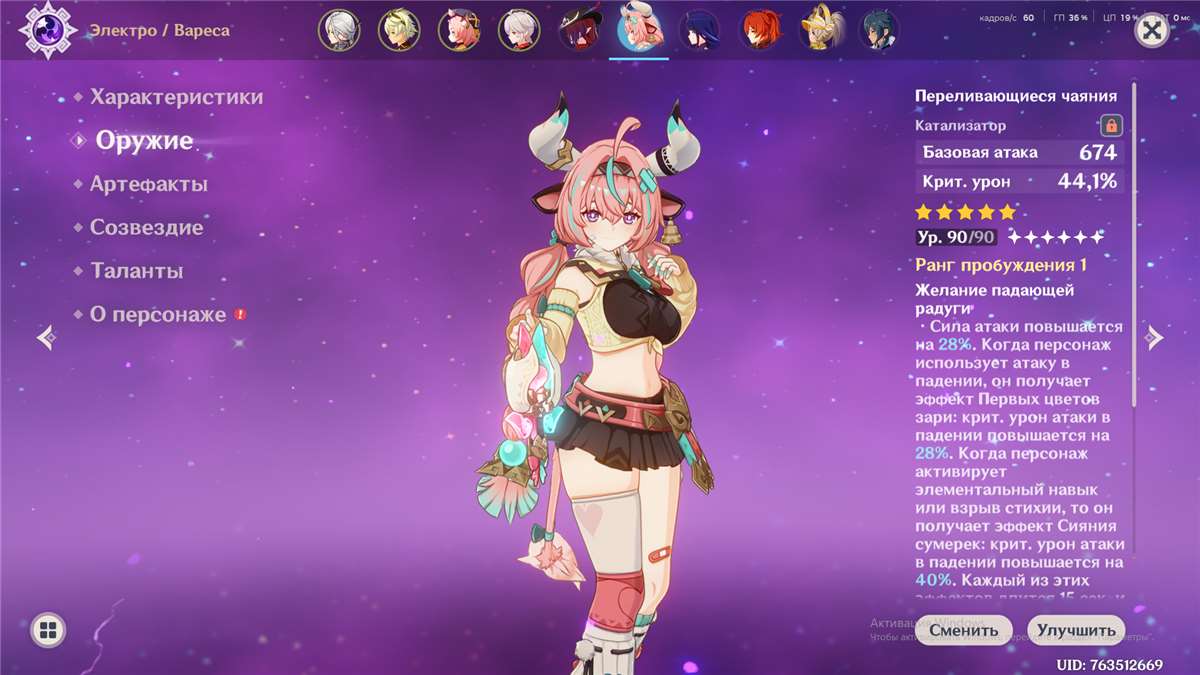Switch to the next character arrow
1200x675 pixels.
[x=1154, y=338]
